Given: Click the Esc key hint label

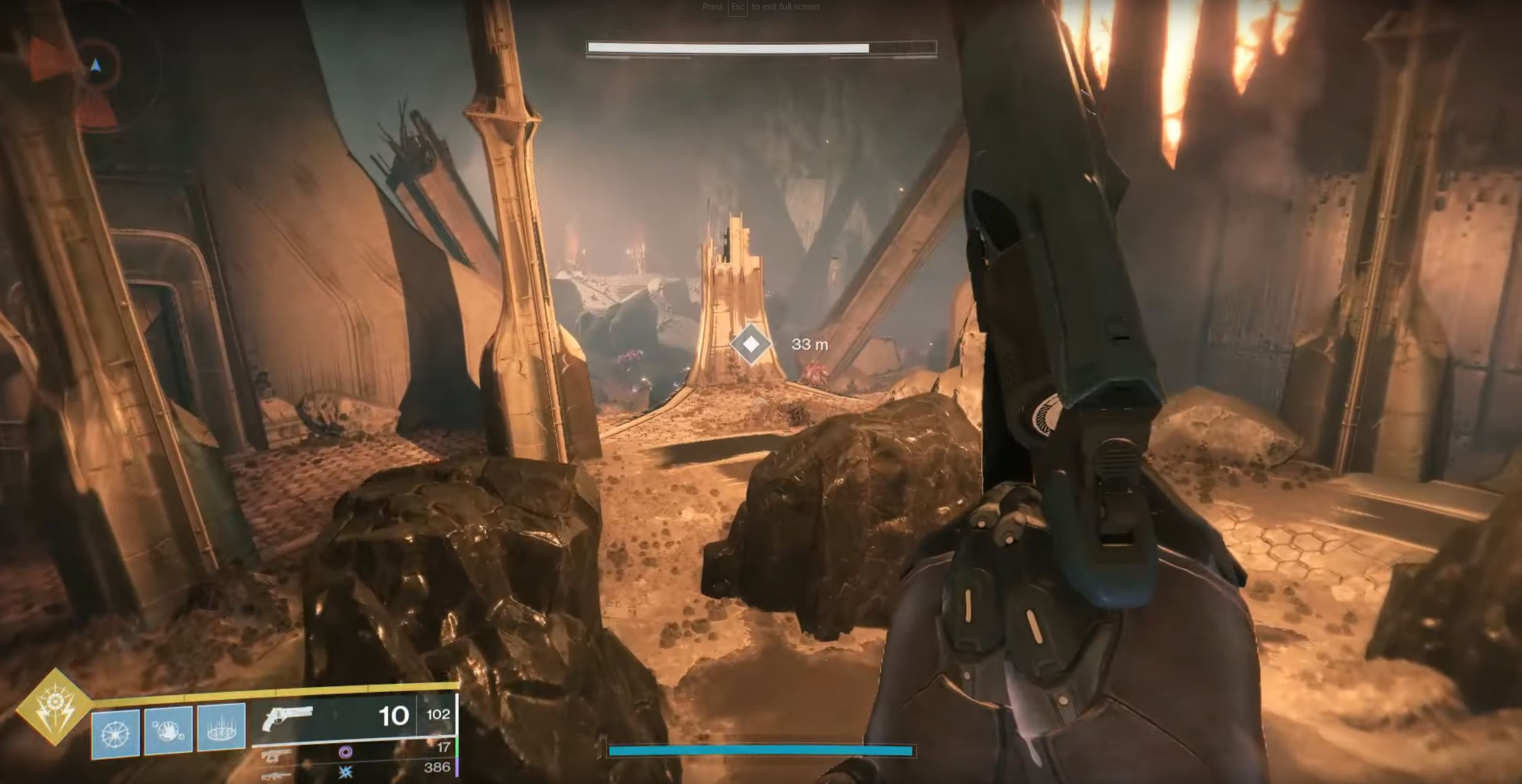Looking at the screenshot, I should click(737, 7).
